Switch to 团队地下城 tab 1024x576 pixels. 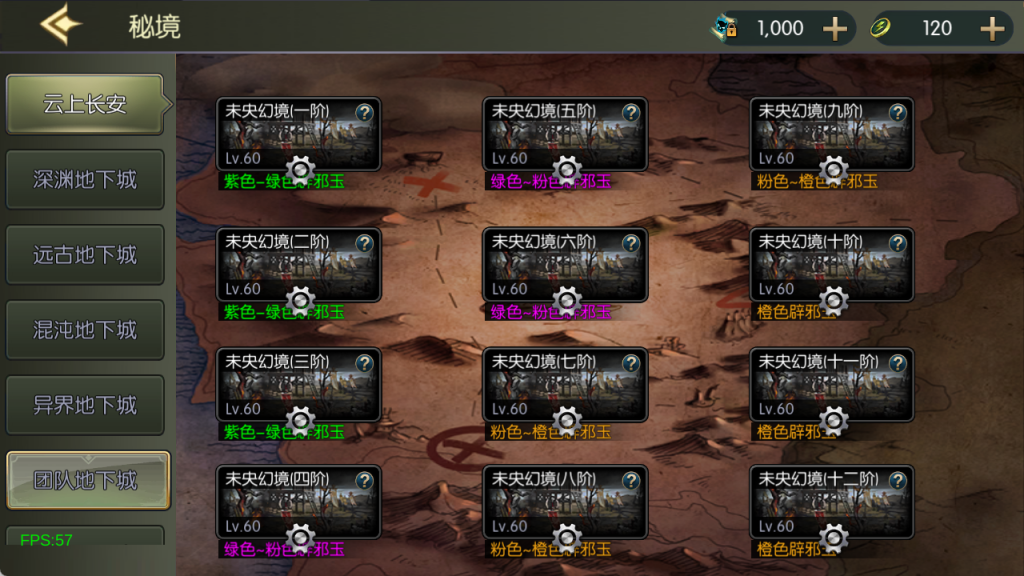[x=88, y=481]
